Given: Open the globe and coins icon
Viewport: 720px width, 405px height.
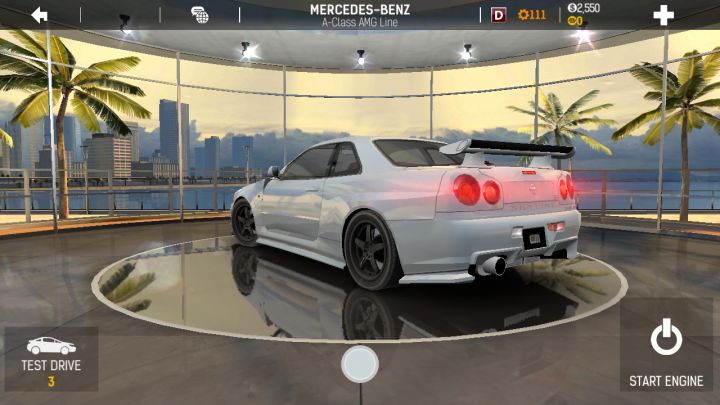Looking at the screenshot, I should click(x=200, y=15).
